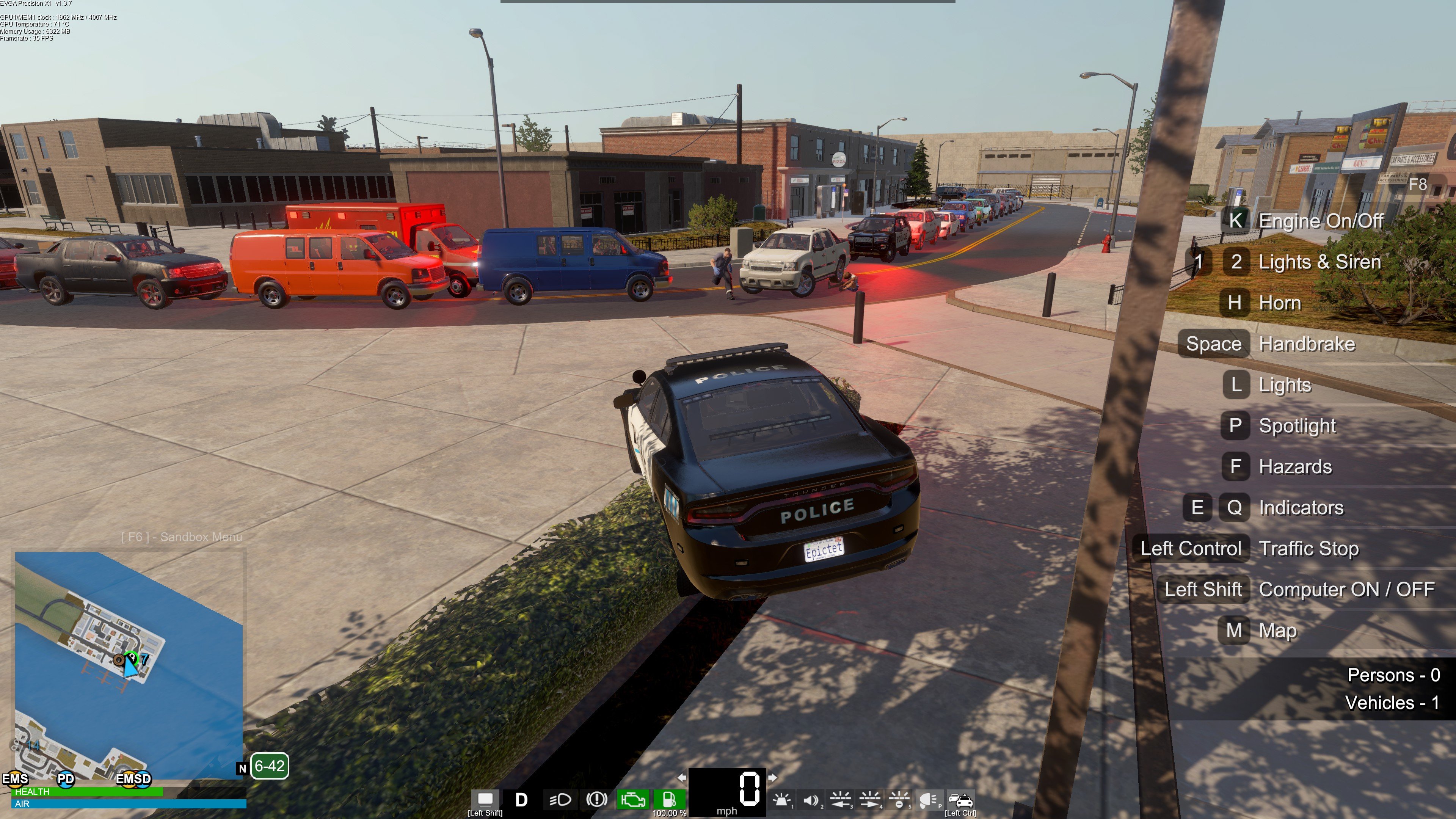Click the computer monitor icon
The height and width of the screenshot is (819, 1456).
click(x=485, y=799)
